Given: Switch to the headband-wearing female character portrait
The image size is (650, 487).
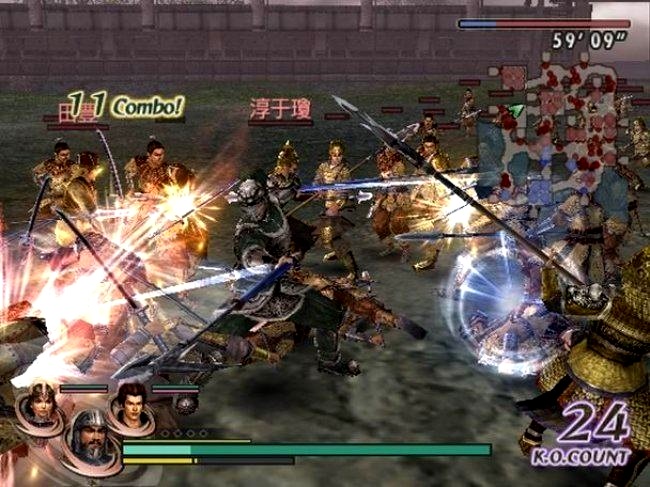Looking at the screenshot, I should (x=41, y=404).
